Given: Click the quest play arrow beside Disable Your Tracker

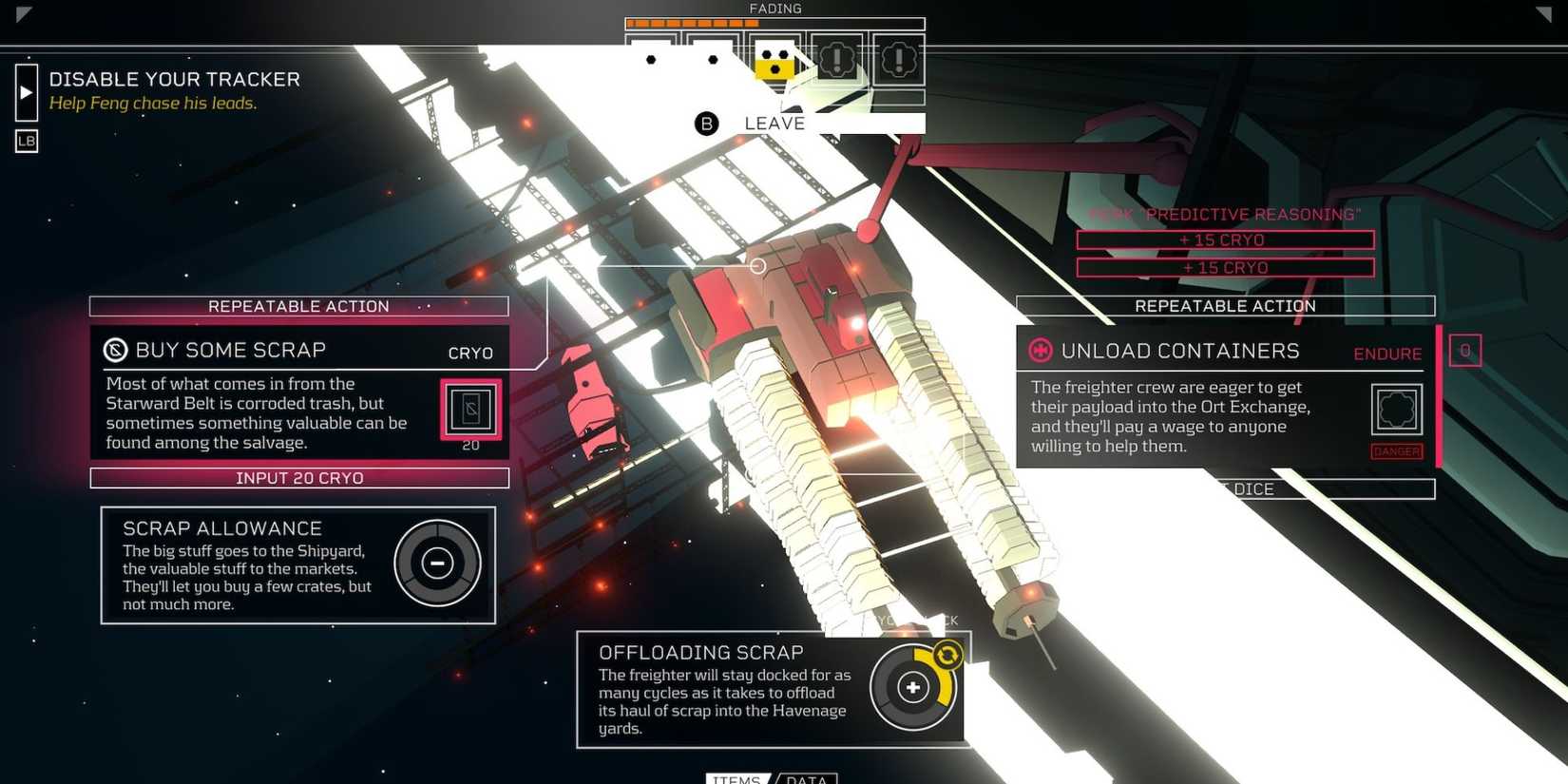Looking at the screenshot, I should [25, 92].
